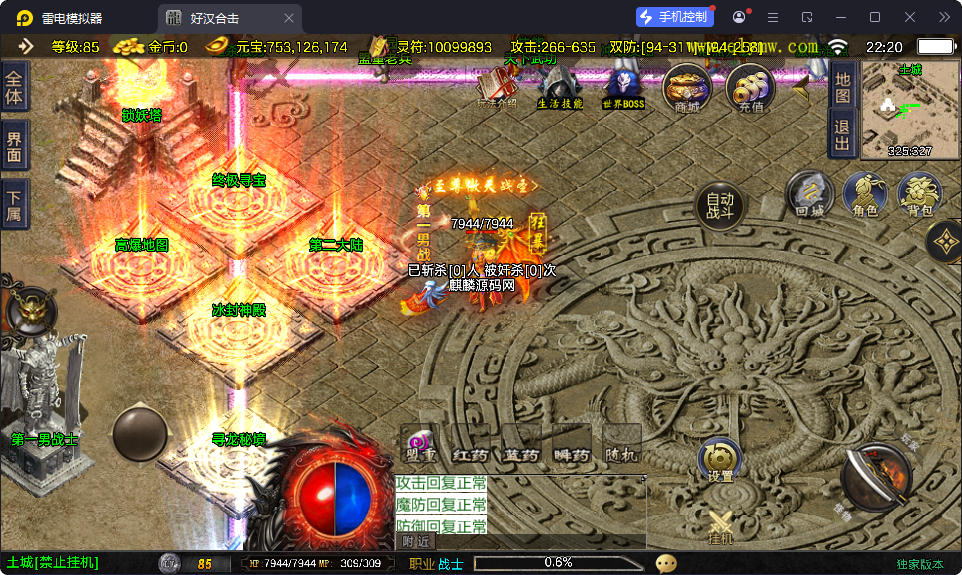Image resolution: width=962 pixels, height=575 pixels.
Task: Activate 挂机 crossed-swords auto-hunt
Action: 721,527
